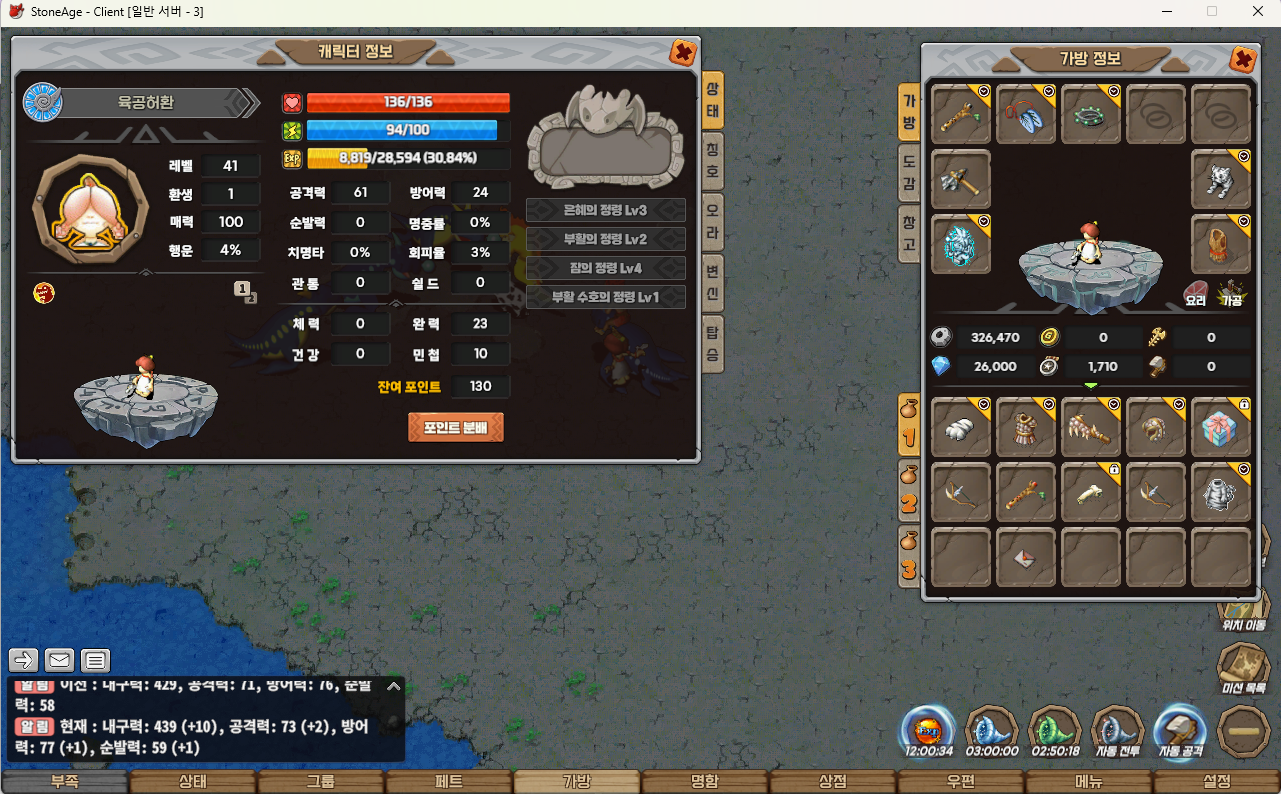Toggle the 자동 공격 auto attack icon
This screenshot has width=1281, height=794.
point(1181,732)
